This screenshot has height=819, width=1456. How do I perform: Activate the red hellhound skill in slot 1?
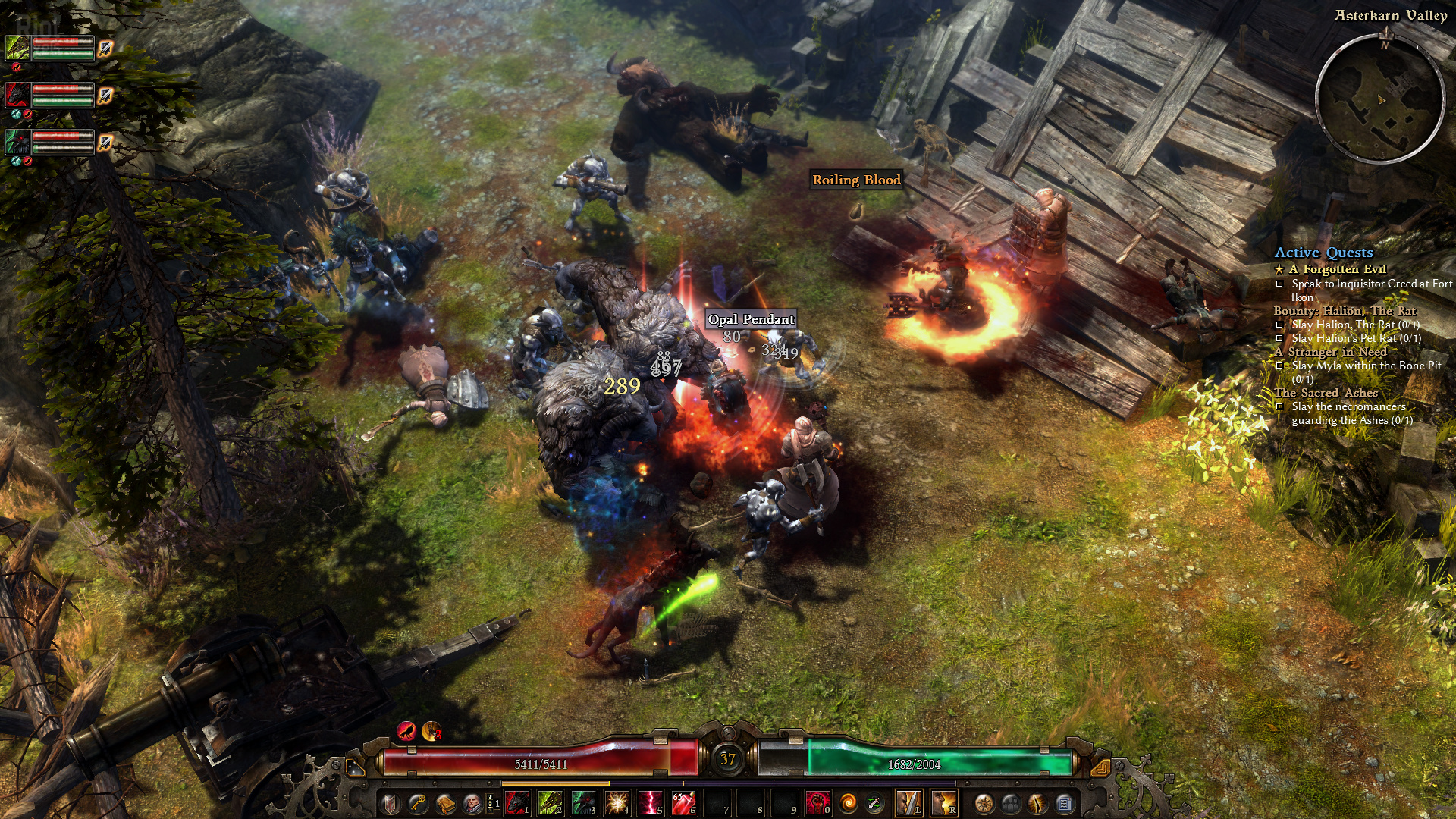click(x=516, y=803)
